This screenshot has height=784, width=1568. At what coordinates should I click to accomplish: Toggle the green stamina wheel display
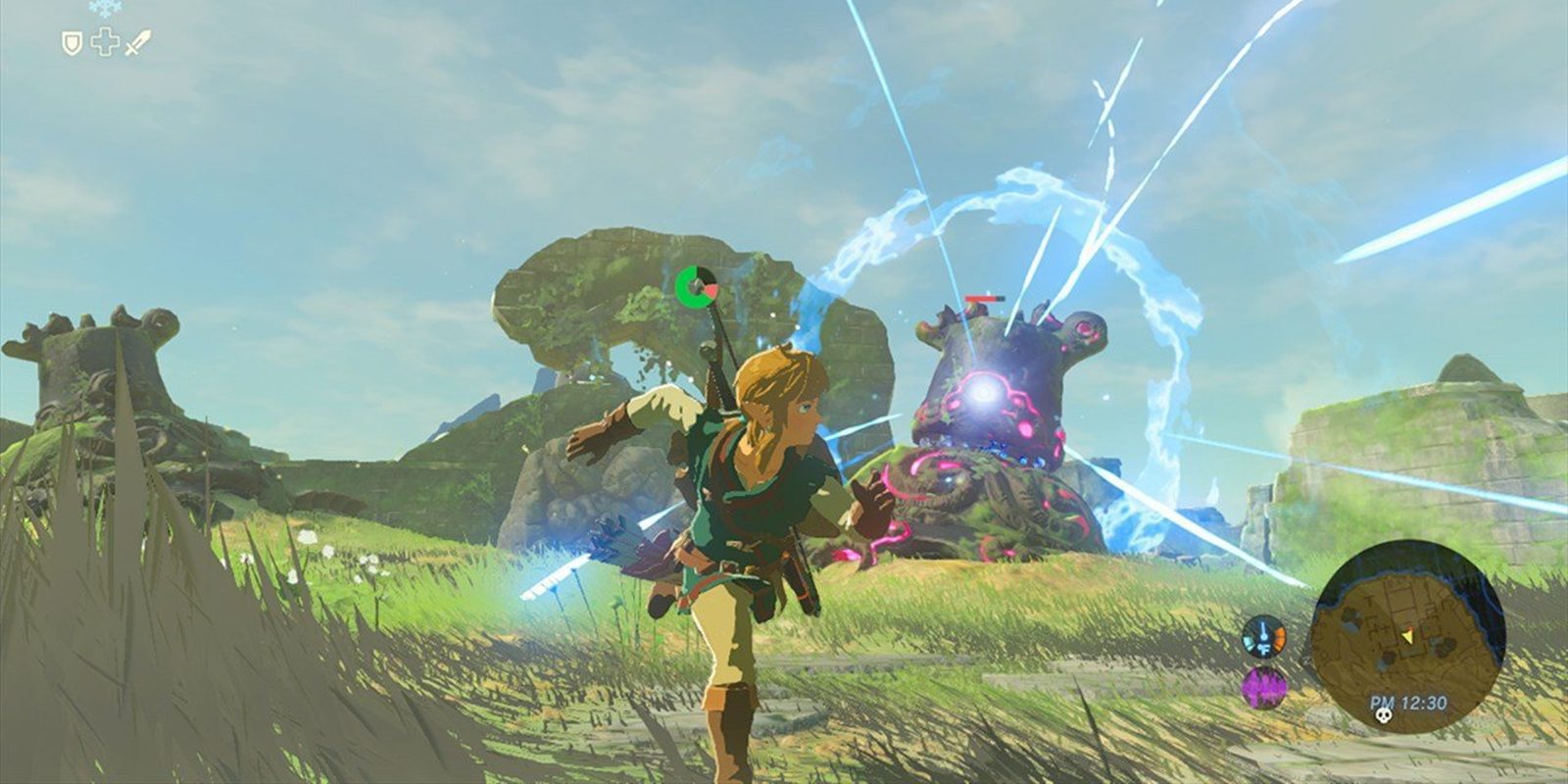[699, 286]
